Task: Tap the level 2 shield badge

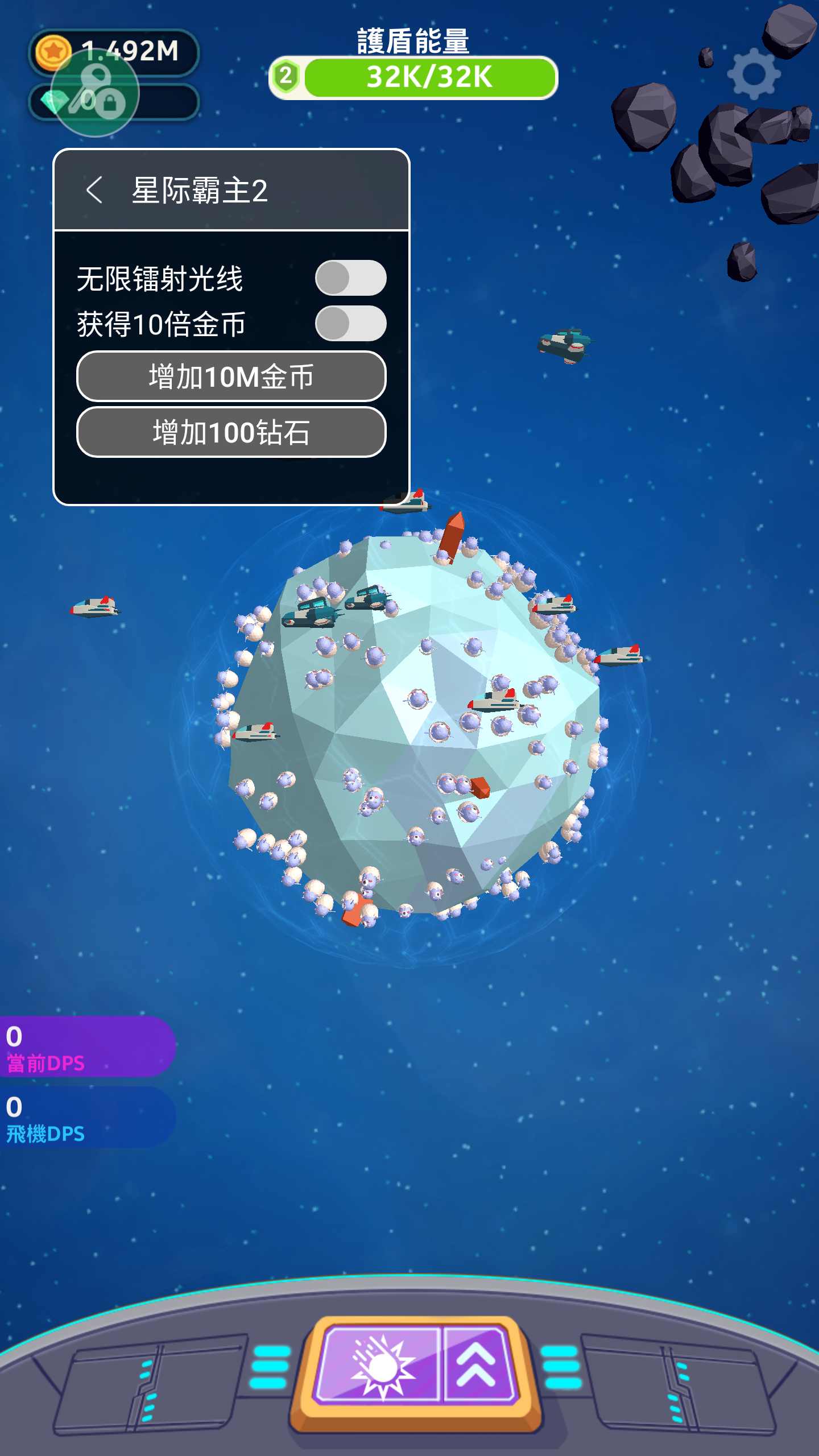Action: [286, 76]
